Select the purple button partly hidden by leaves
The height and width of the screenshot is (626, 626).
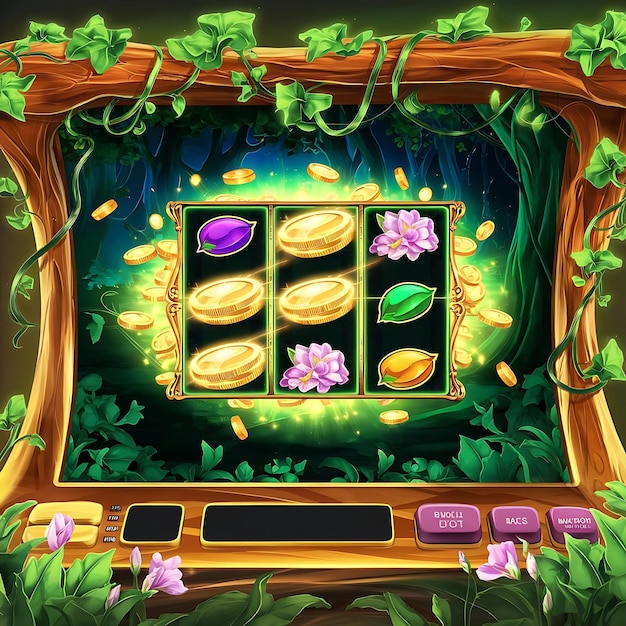(572, 523)
